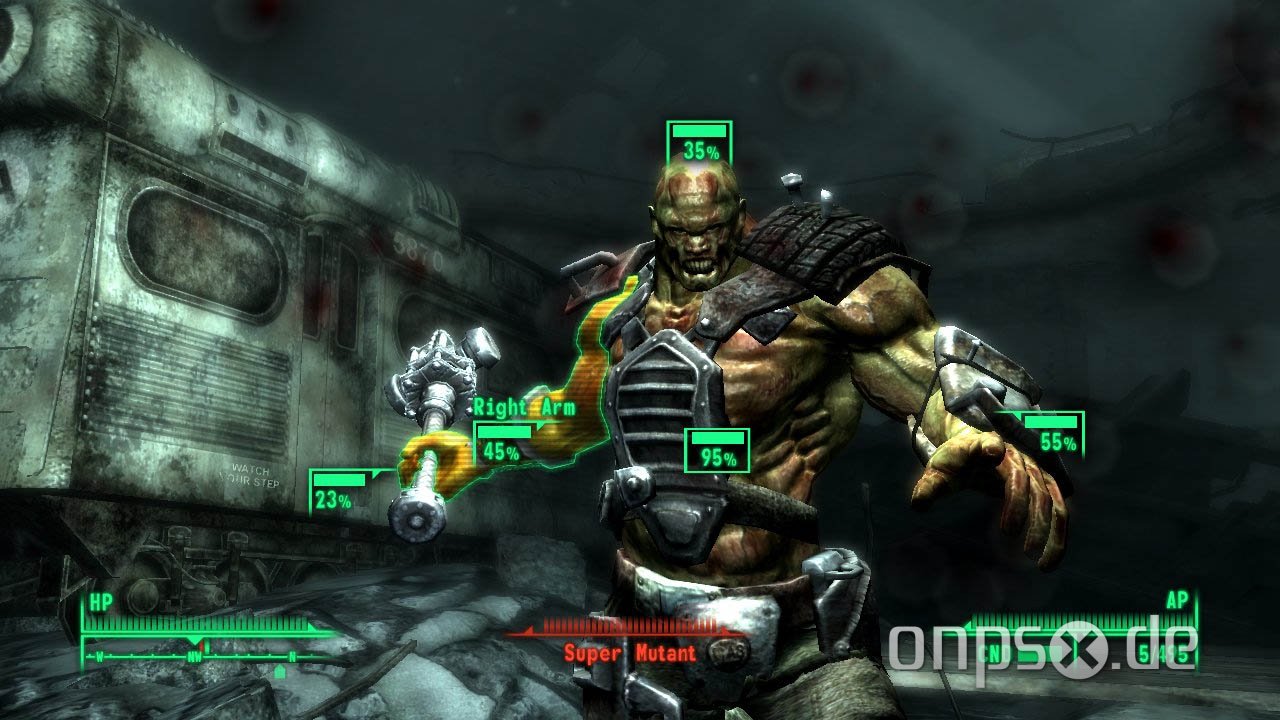Click the AP label above the action points meter
Screen dimensions: 1280x720
click(x=1177, y=599)
